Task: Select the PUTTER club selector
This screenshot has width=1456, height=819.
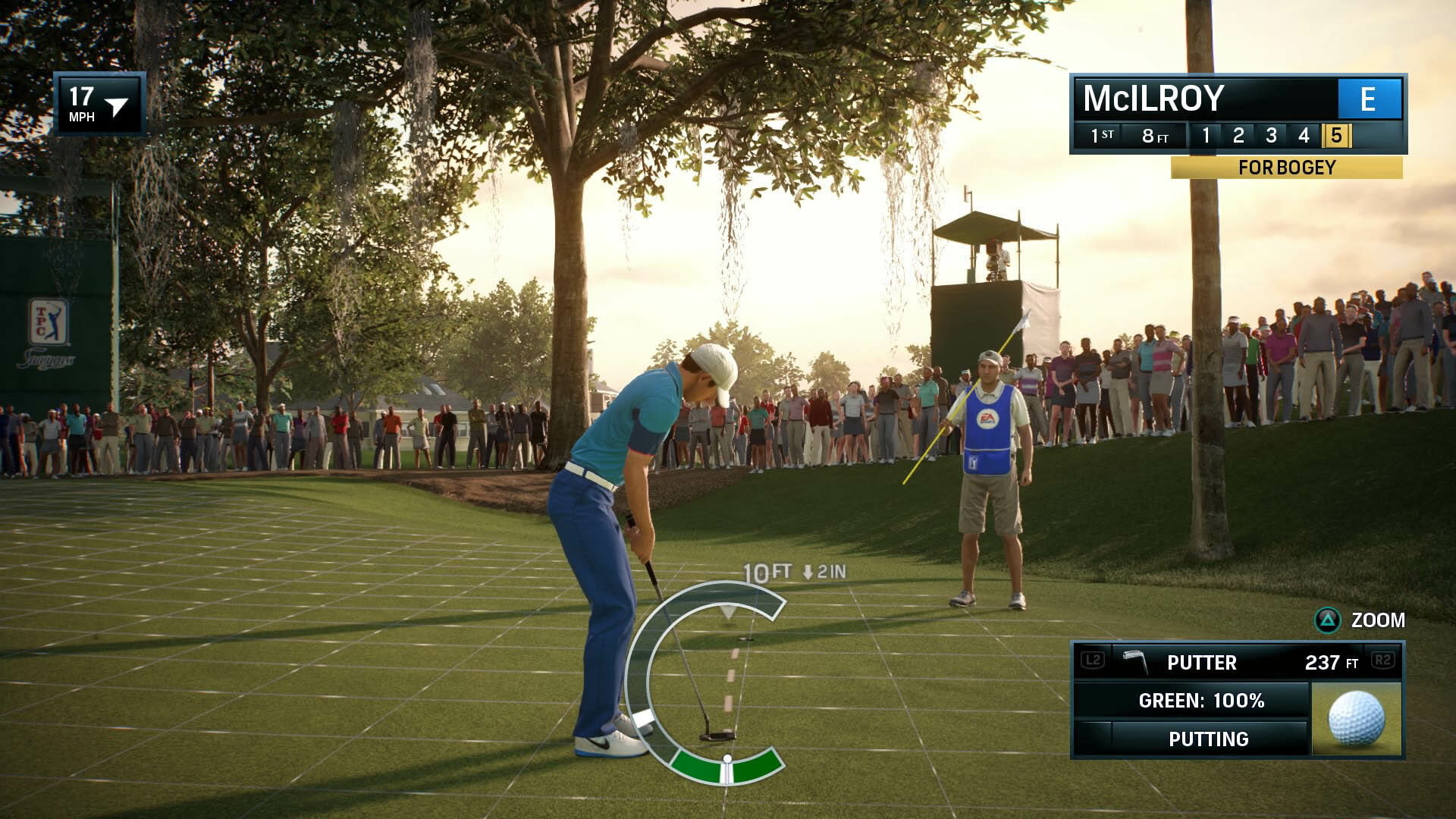Action: (1201, 662)
